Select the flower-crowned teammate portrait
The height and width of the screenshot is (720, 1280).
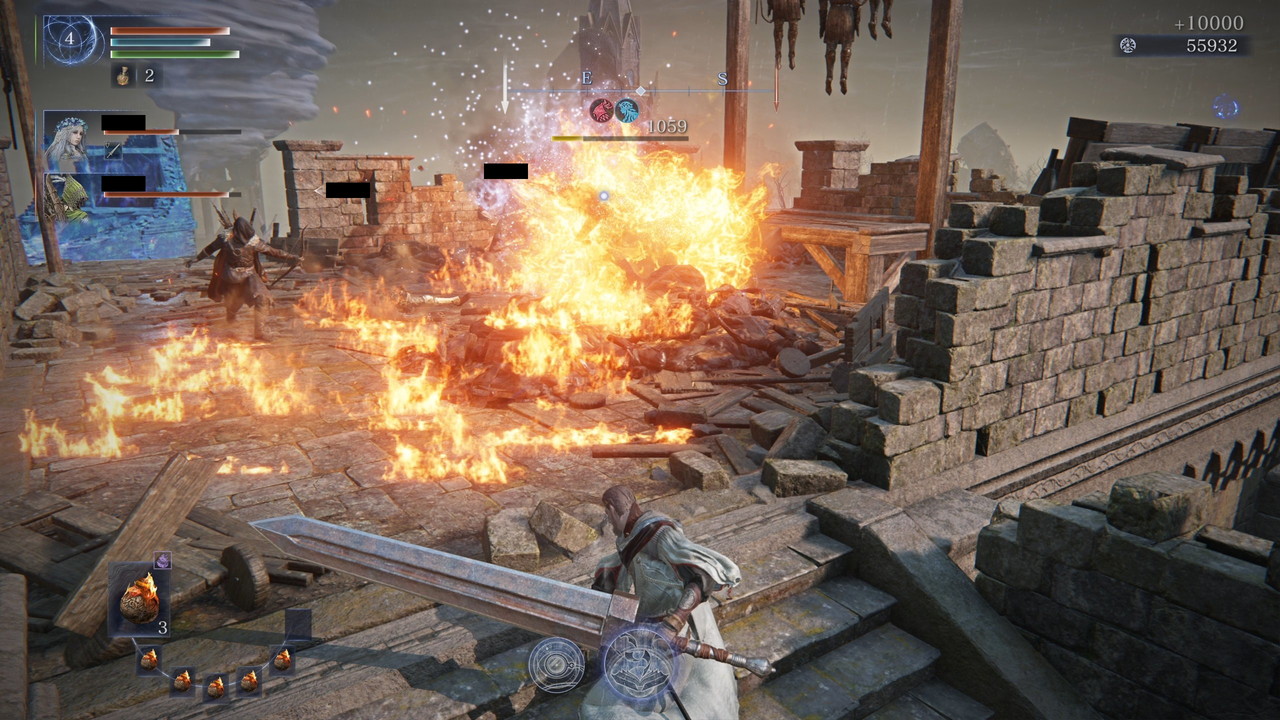coord(71,141)
